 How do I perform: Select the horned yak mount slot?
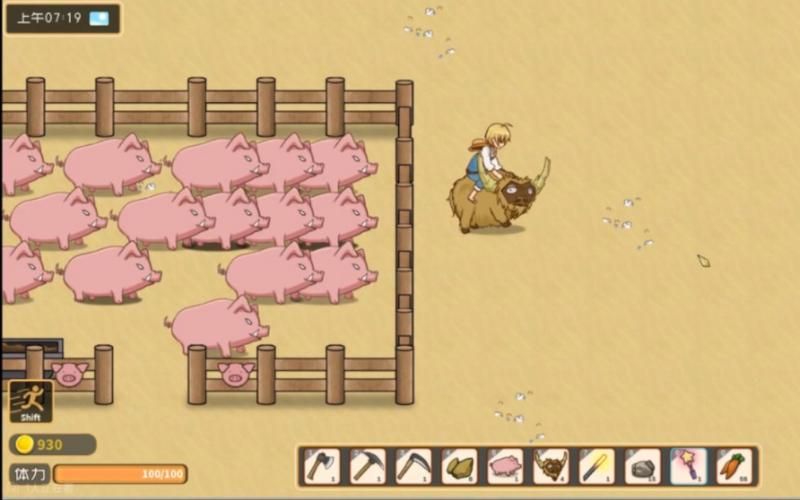[551, 466]
